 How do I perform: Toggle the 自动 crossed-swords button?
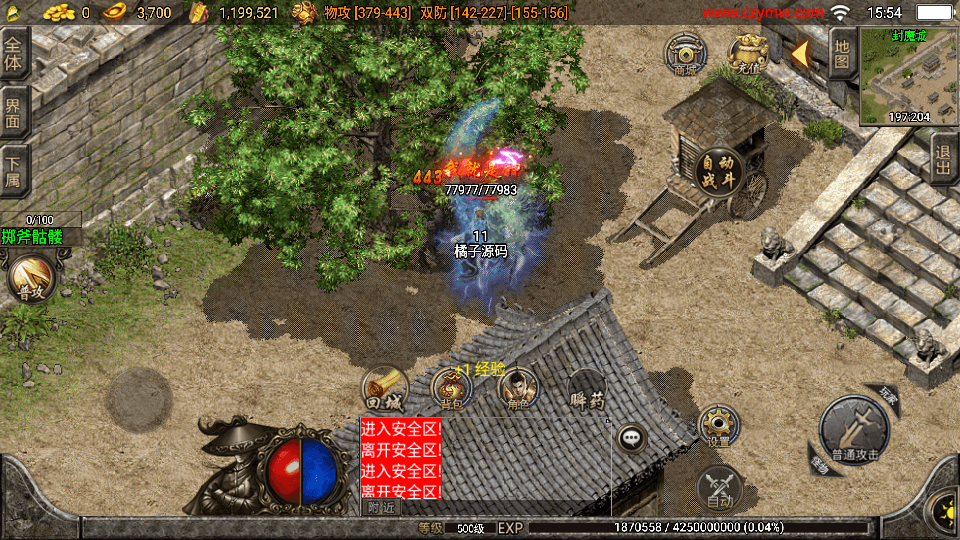coord(719,488)
